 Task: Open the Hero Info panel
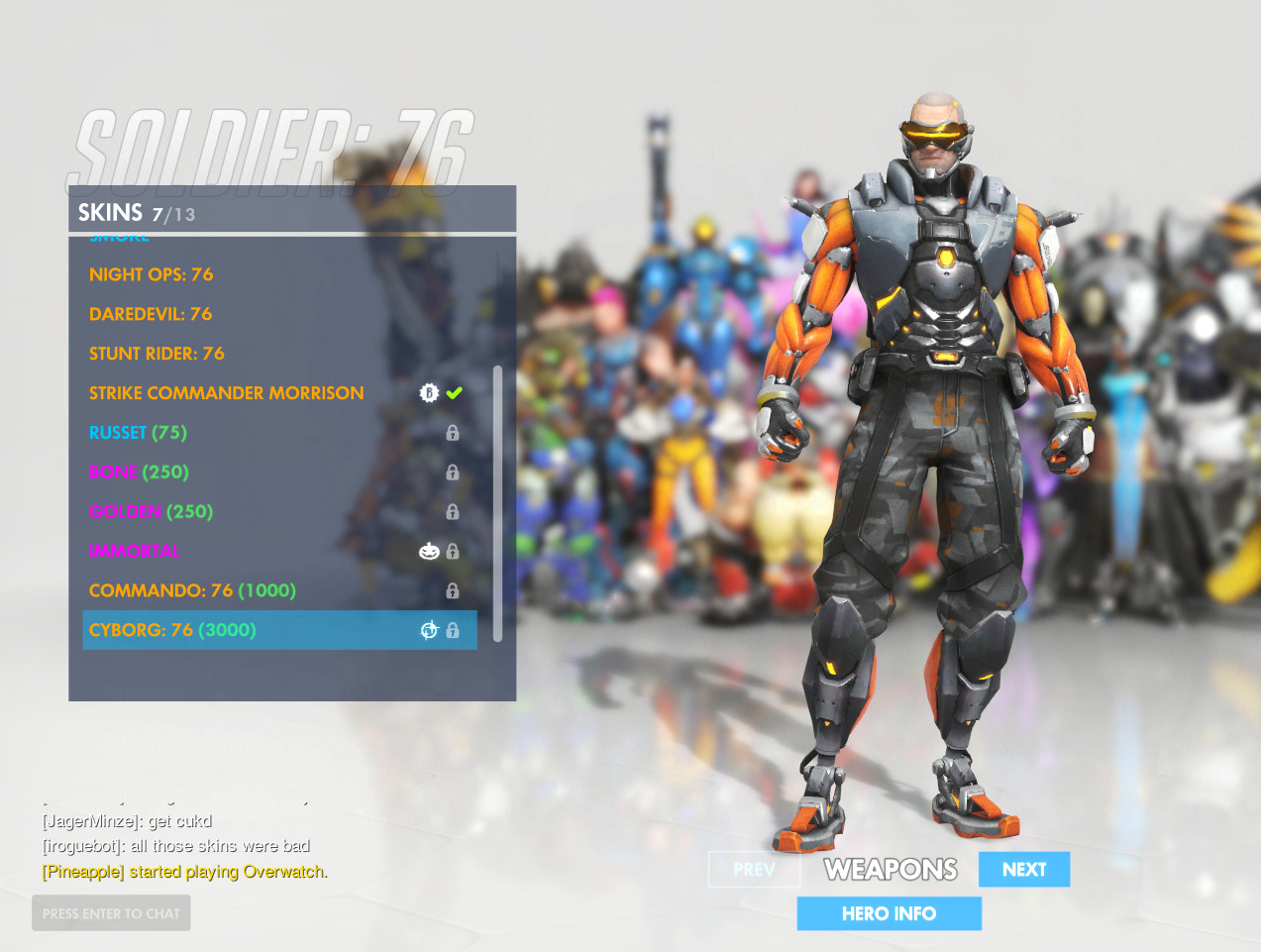[889, 913]
